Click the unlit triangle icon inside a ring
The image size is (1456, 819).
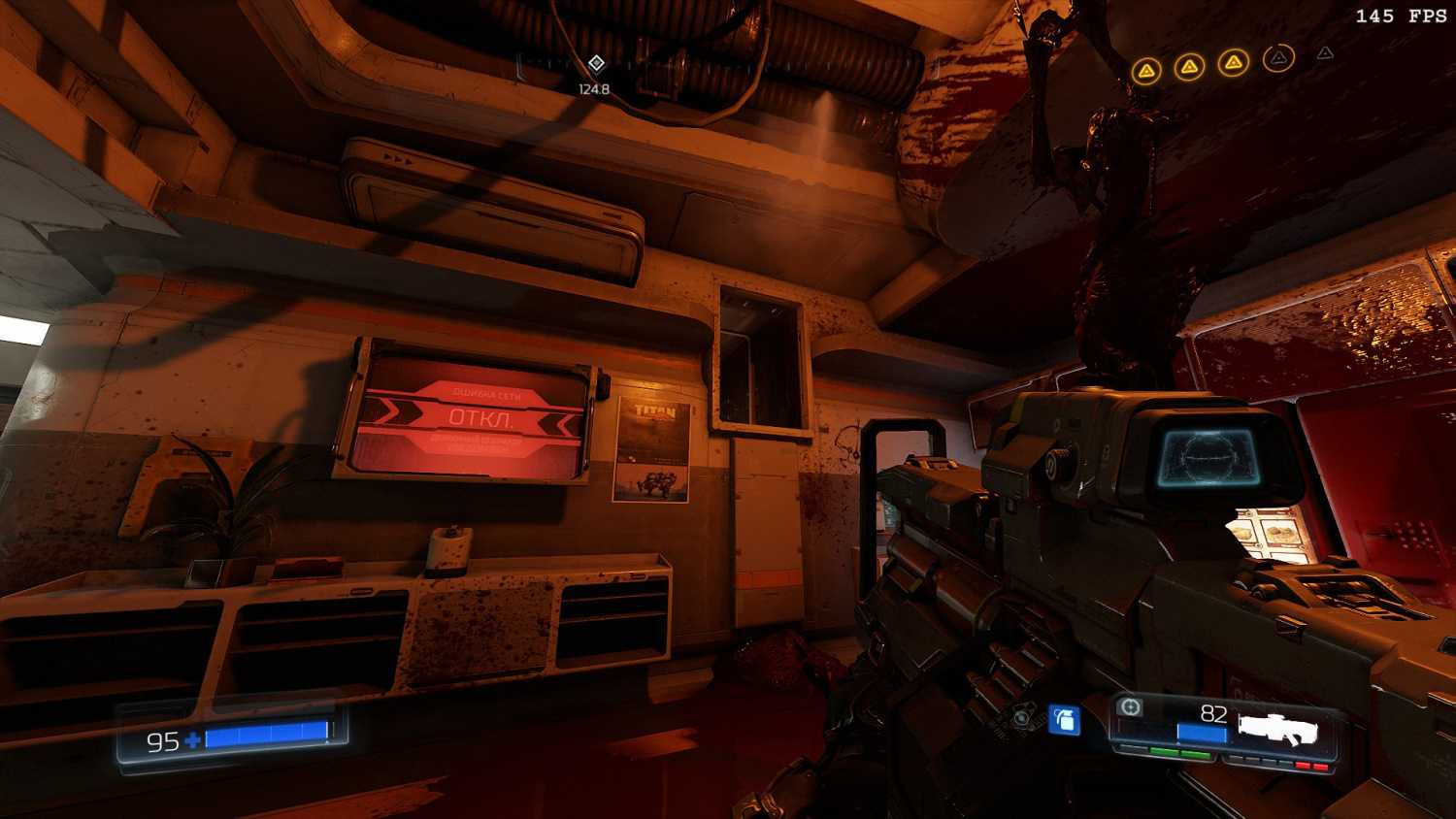tap(1279, 58)
